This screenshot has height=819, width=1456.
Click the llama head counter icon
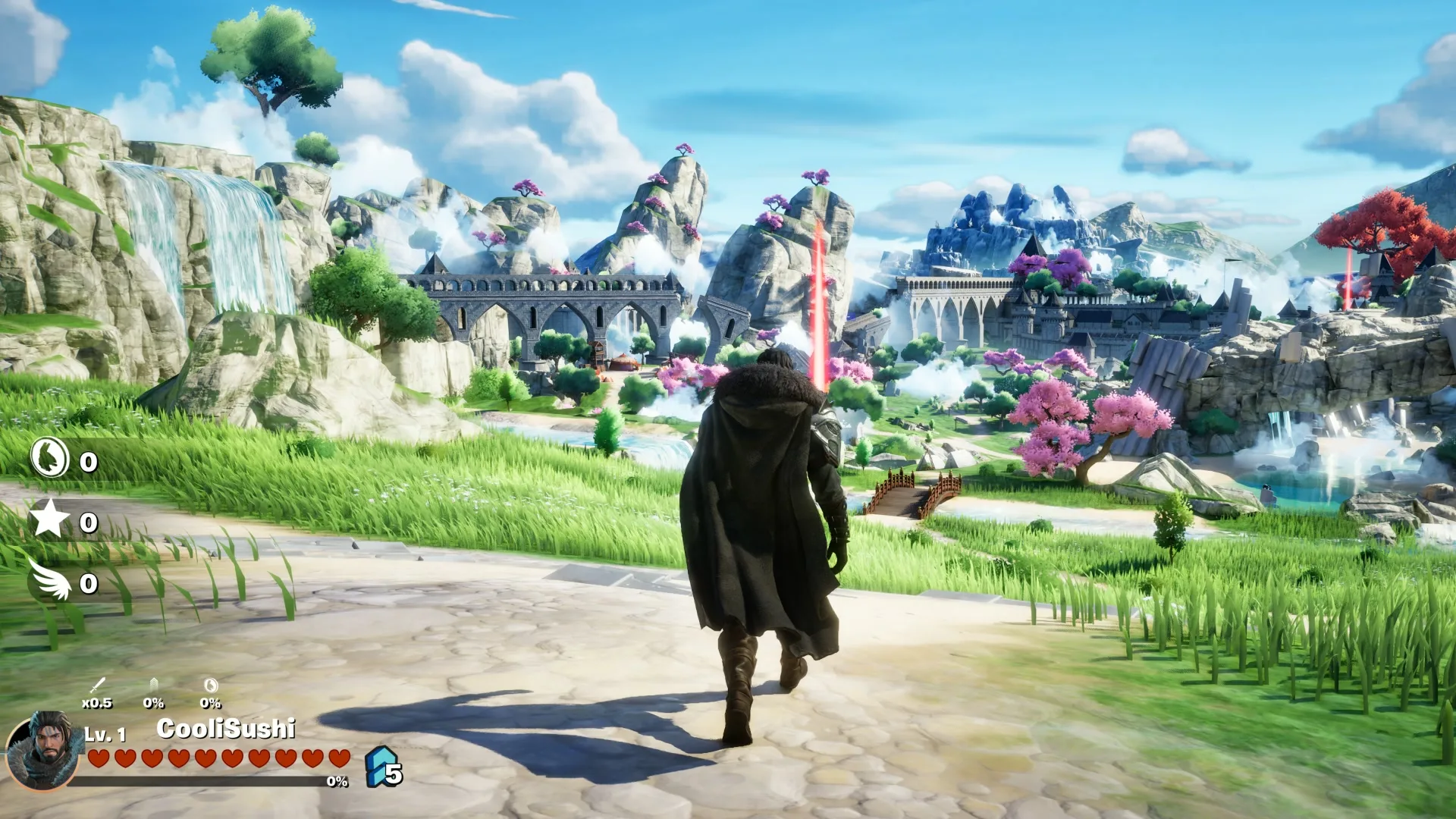[50, 458]
